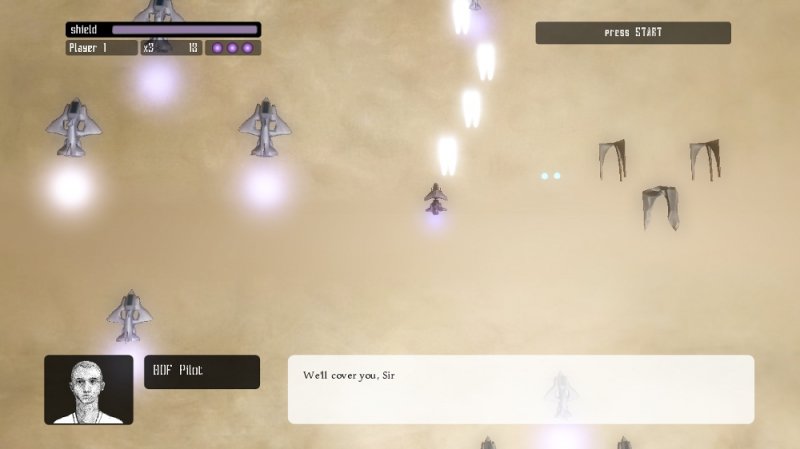Click the purple bomb orbs indicator
This screenshot has width=800, height=449.
click(233, 47)
